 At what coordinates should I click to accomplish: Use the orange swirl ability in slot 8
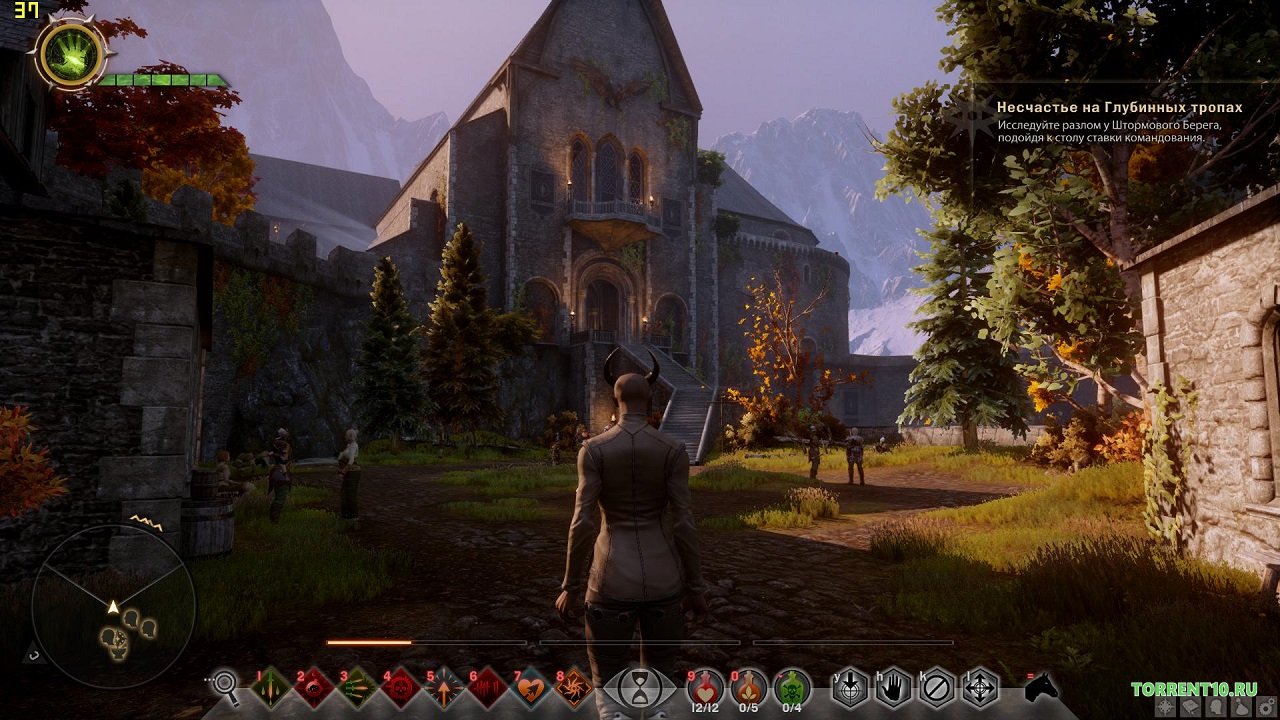click(574, 688)
